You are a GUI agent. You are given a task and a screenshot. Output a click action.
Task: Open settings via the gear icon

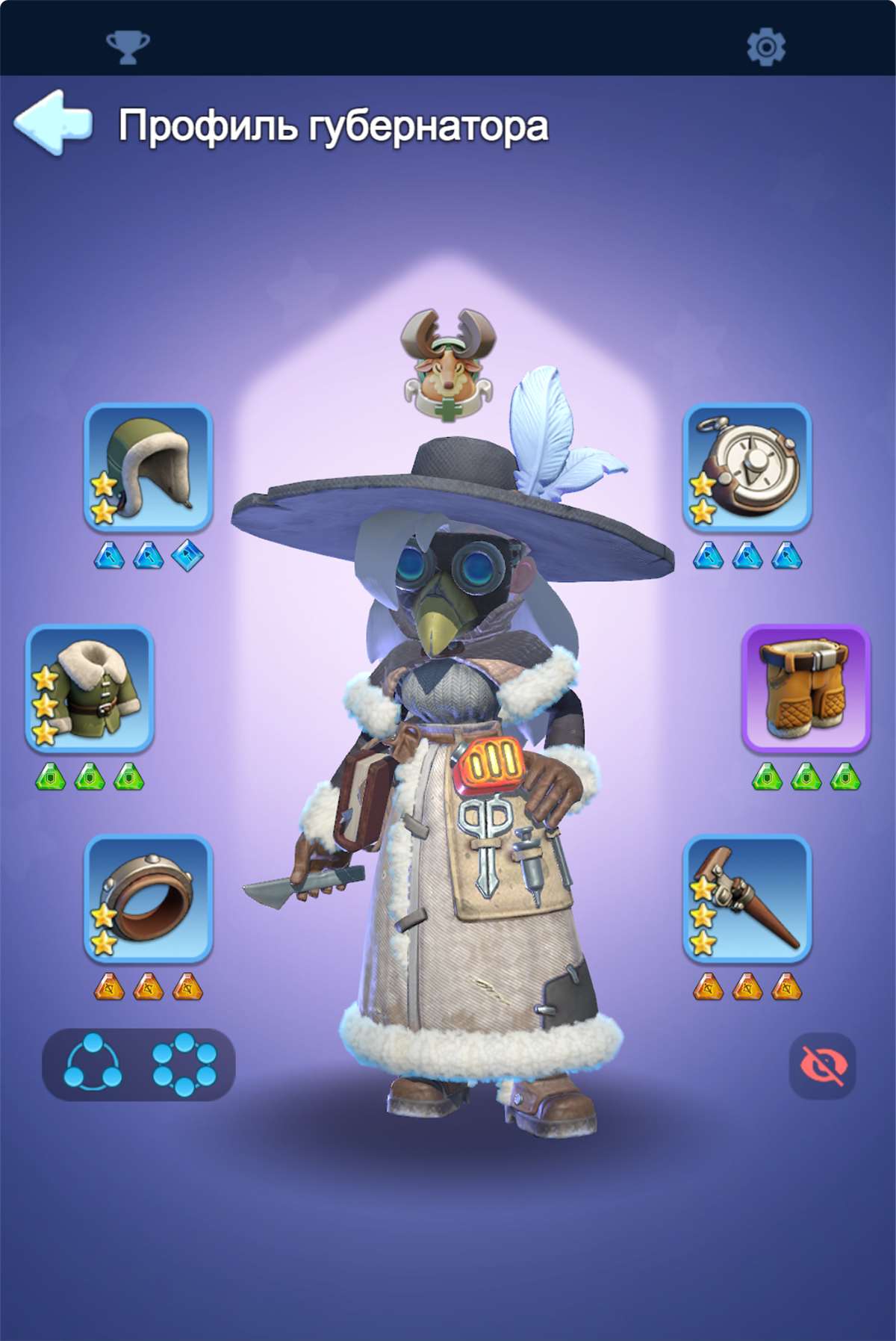(x=766, y=47)
